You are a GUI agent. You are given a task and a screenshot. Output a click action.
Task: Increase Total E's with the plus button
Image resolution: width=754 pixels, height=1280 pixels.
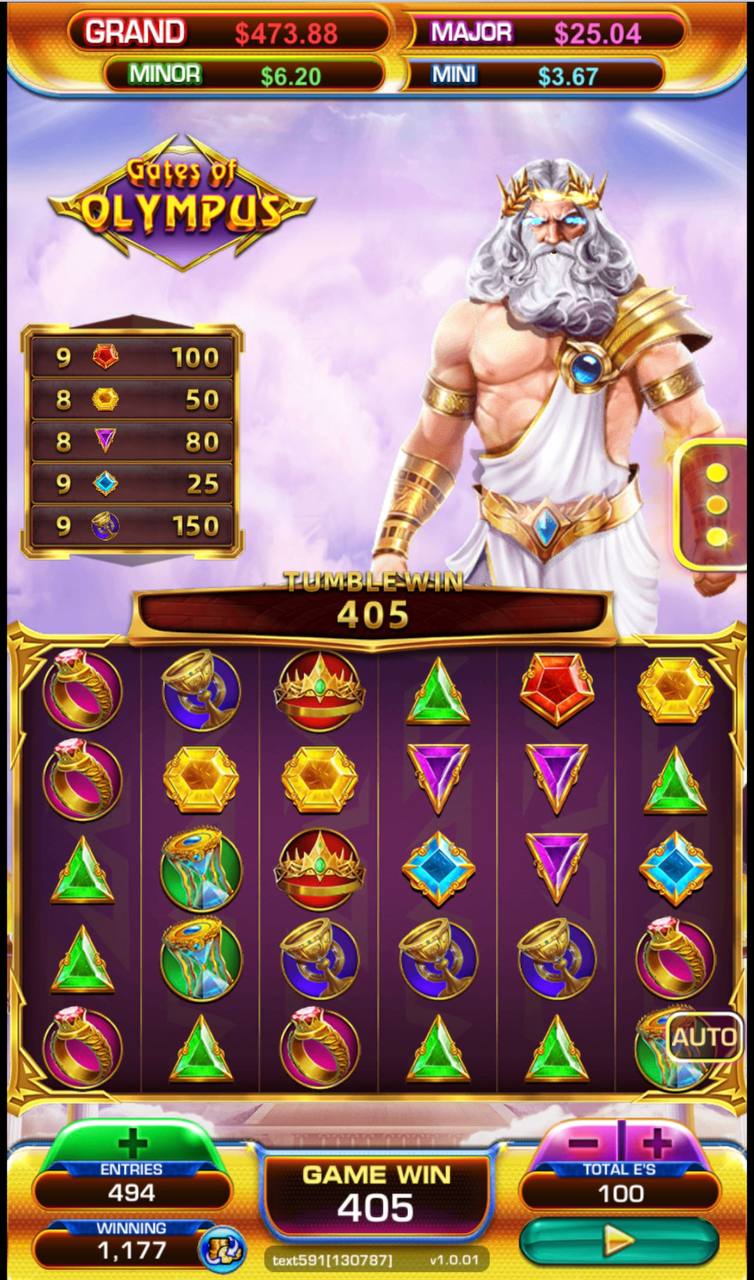click(x=657, y=1142)
